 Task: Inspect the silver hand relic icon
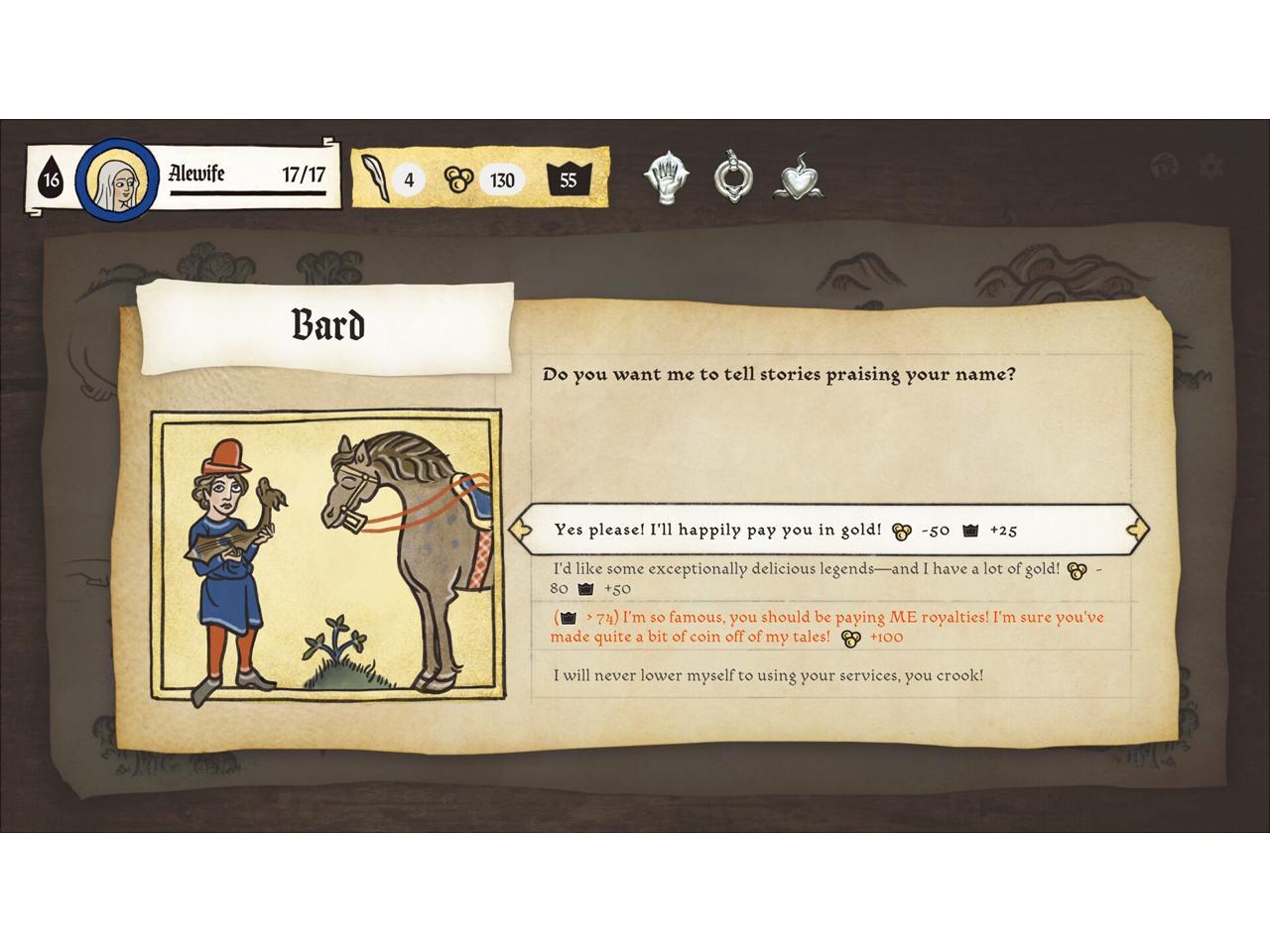coord(665,179)
